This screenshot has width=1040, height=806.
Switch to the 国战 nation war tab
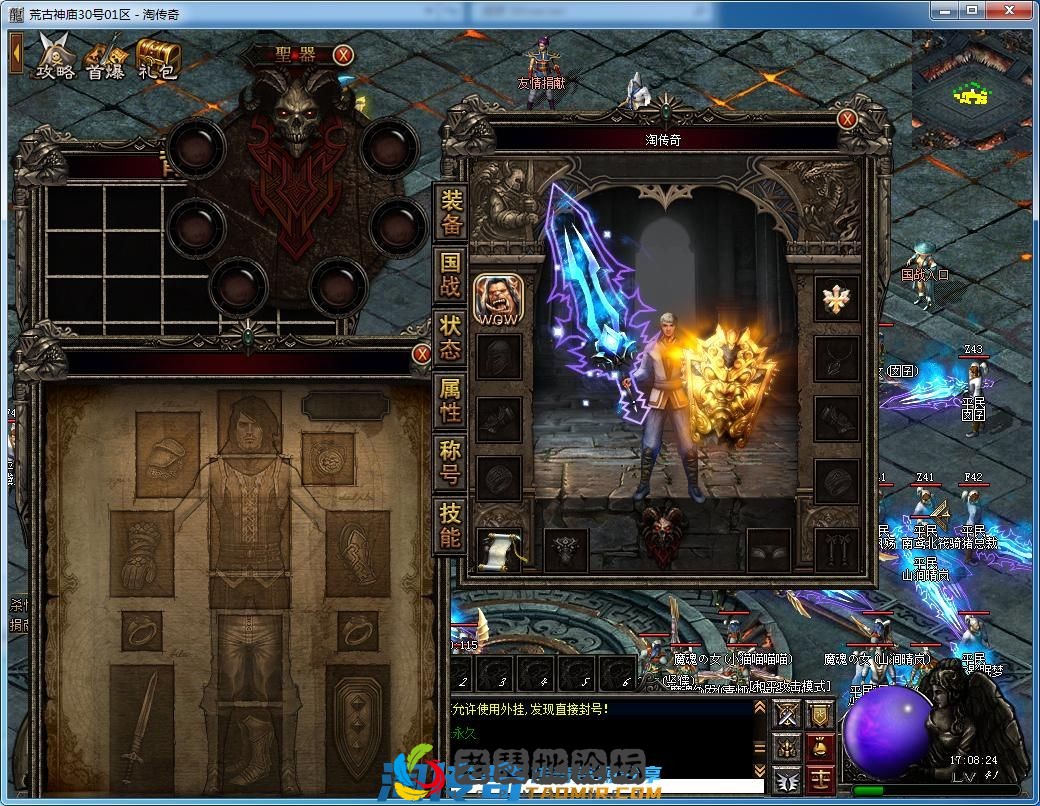pyautogui.click(x=451, y=275)
